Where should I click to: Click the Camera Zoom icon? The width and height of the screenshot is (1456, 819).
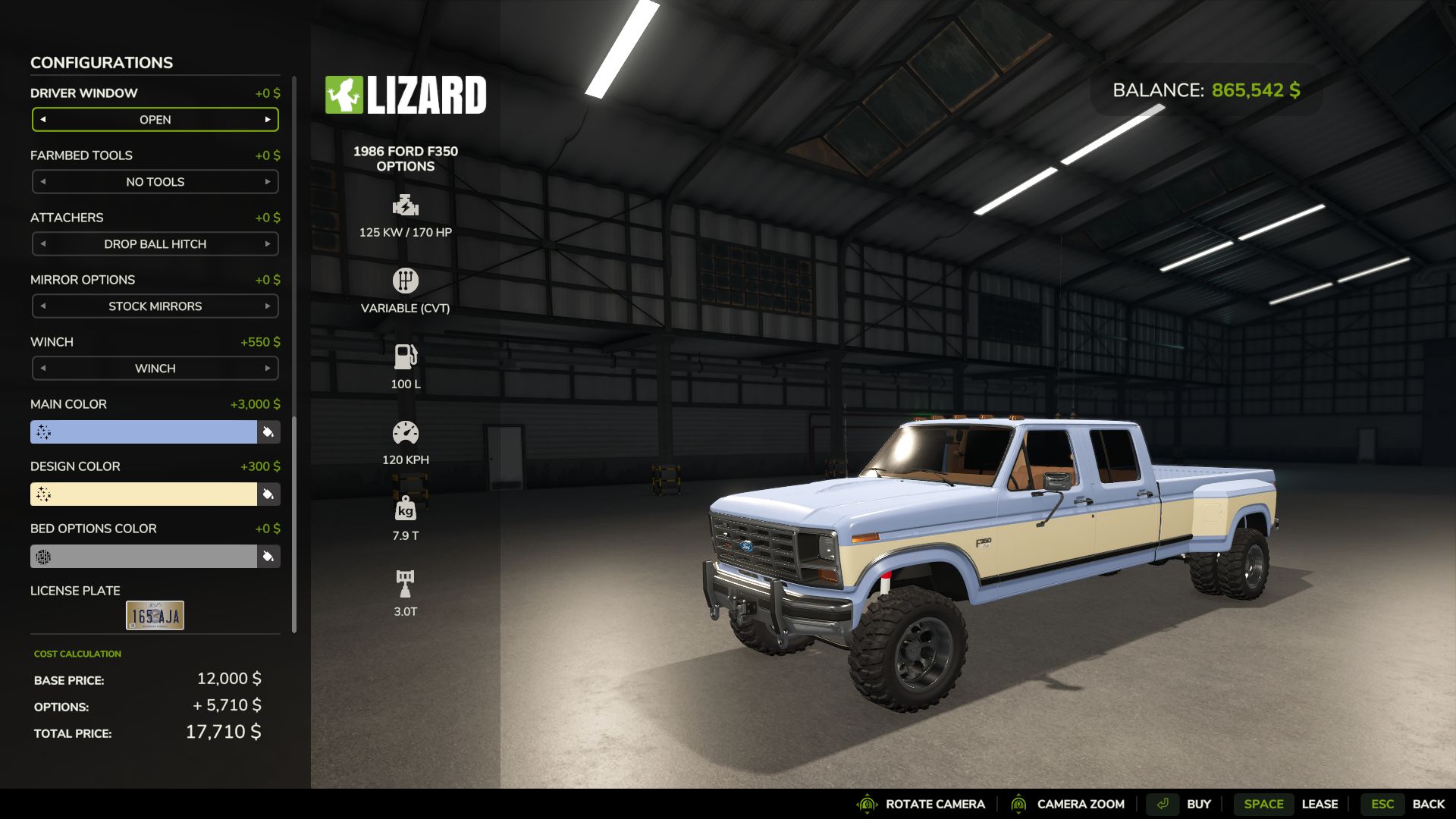pos(1019,804)
